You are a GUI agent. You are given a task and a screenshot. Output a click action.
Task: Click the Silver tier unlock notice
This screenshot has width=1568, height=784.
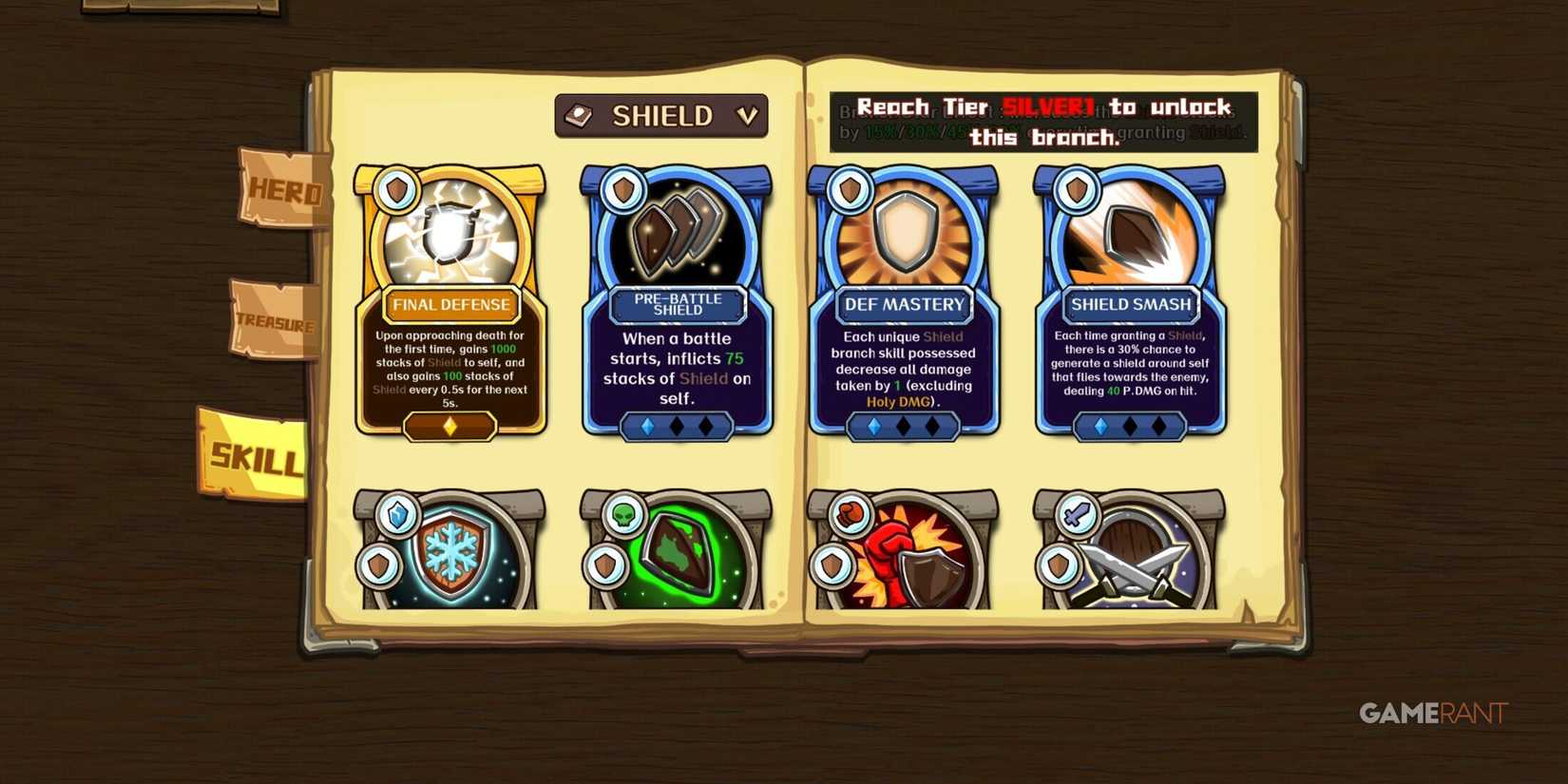(x=1045, y=122)
